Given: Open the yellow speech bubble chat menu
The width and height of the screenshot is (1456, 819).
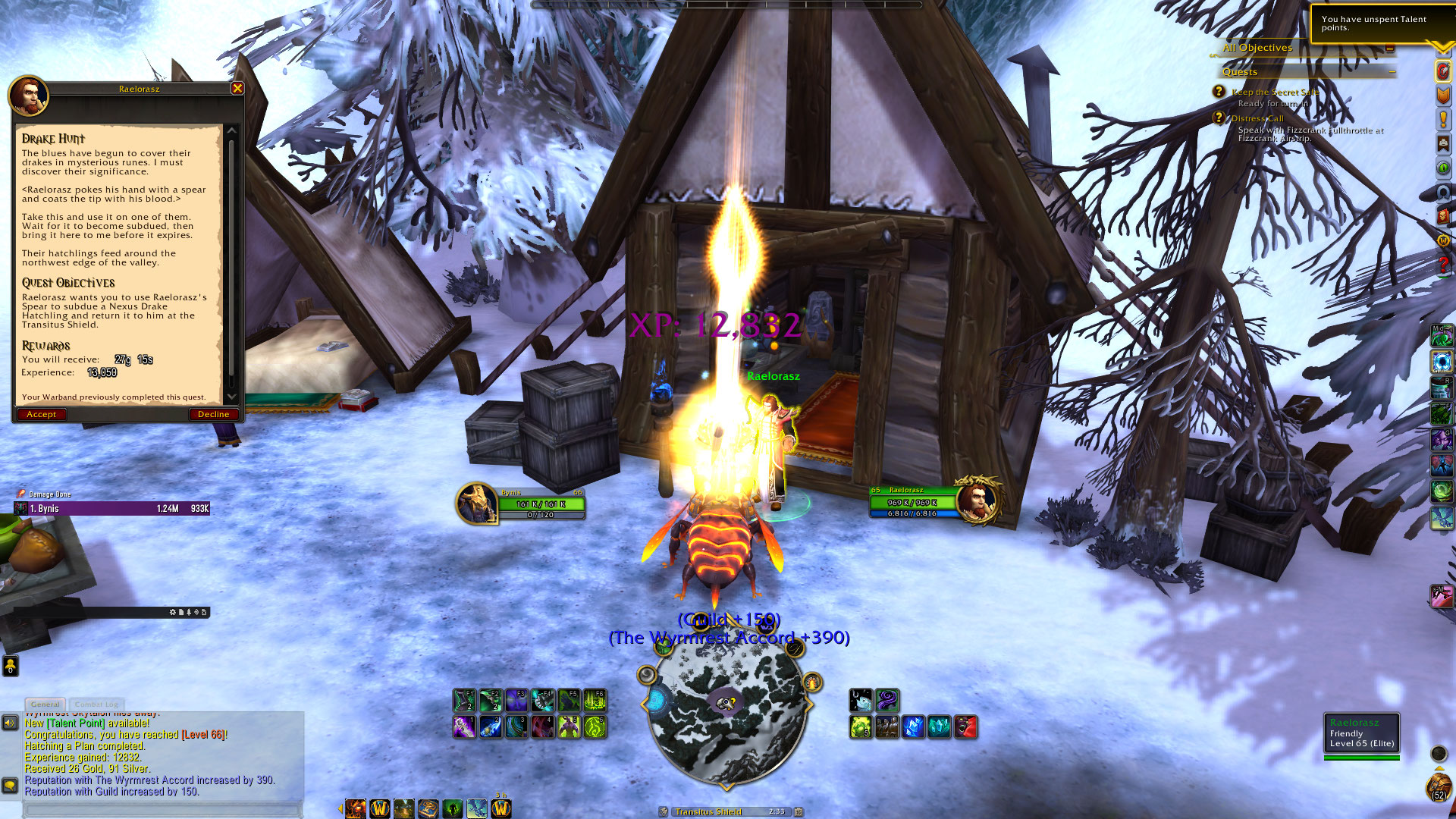Looking at the screenshot, I should coord(10,786).
